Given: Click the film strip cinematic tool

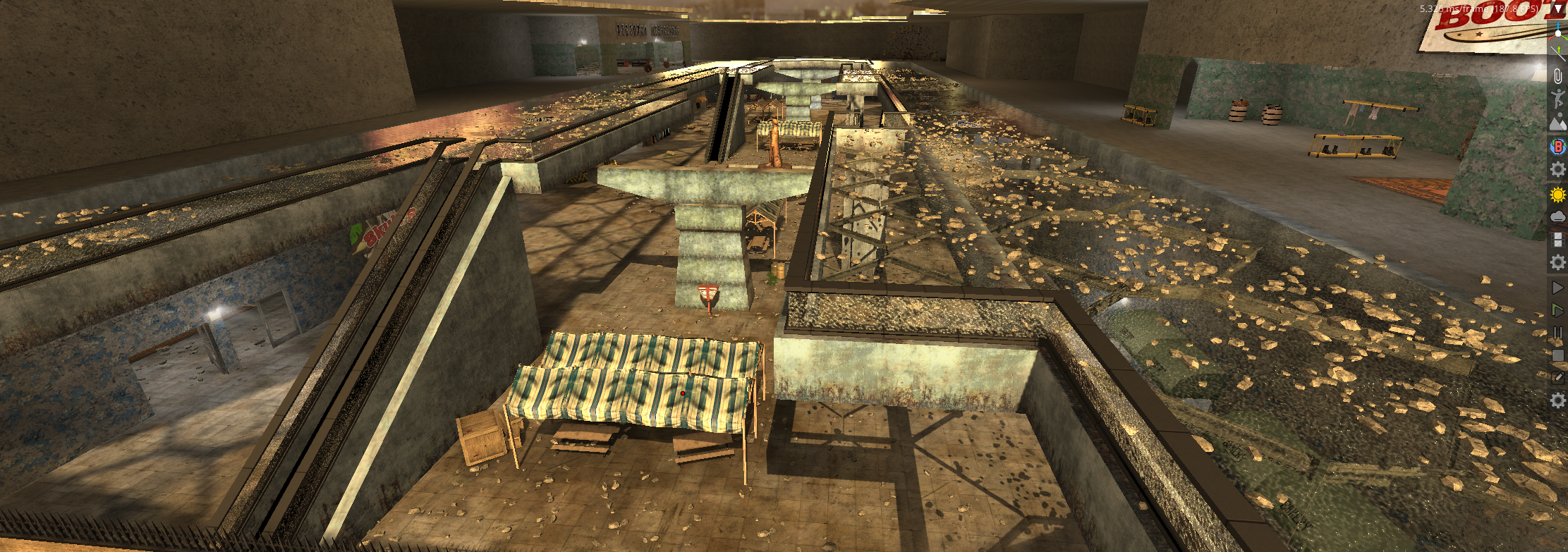Looking at the screenshot, I should pos(1558,240).
